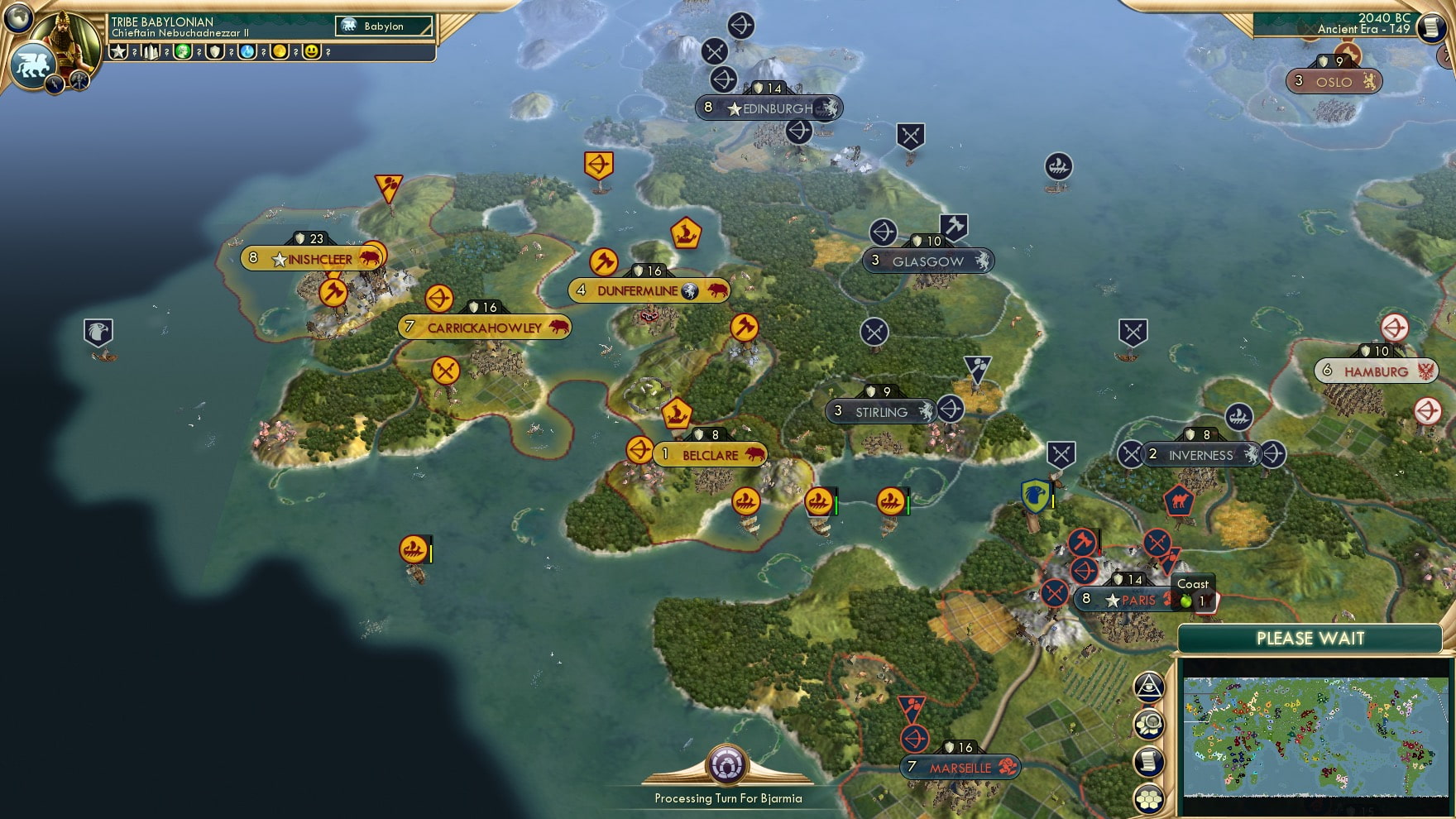This screenshot has width=1456, height=819.
Task: Click the green population face icon
Action: coord(183,53)
